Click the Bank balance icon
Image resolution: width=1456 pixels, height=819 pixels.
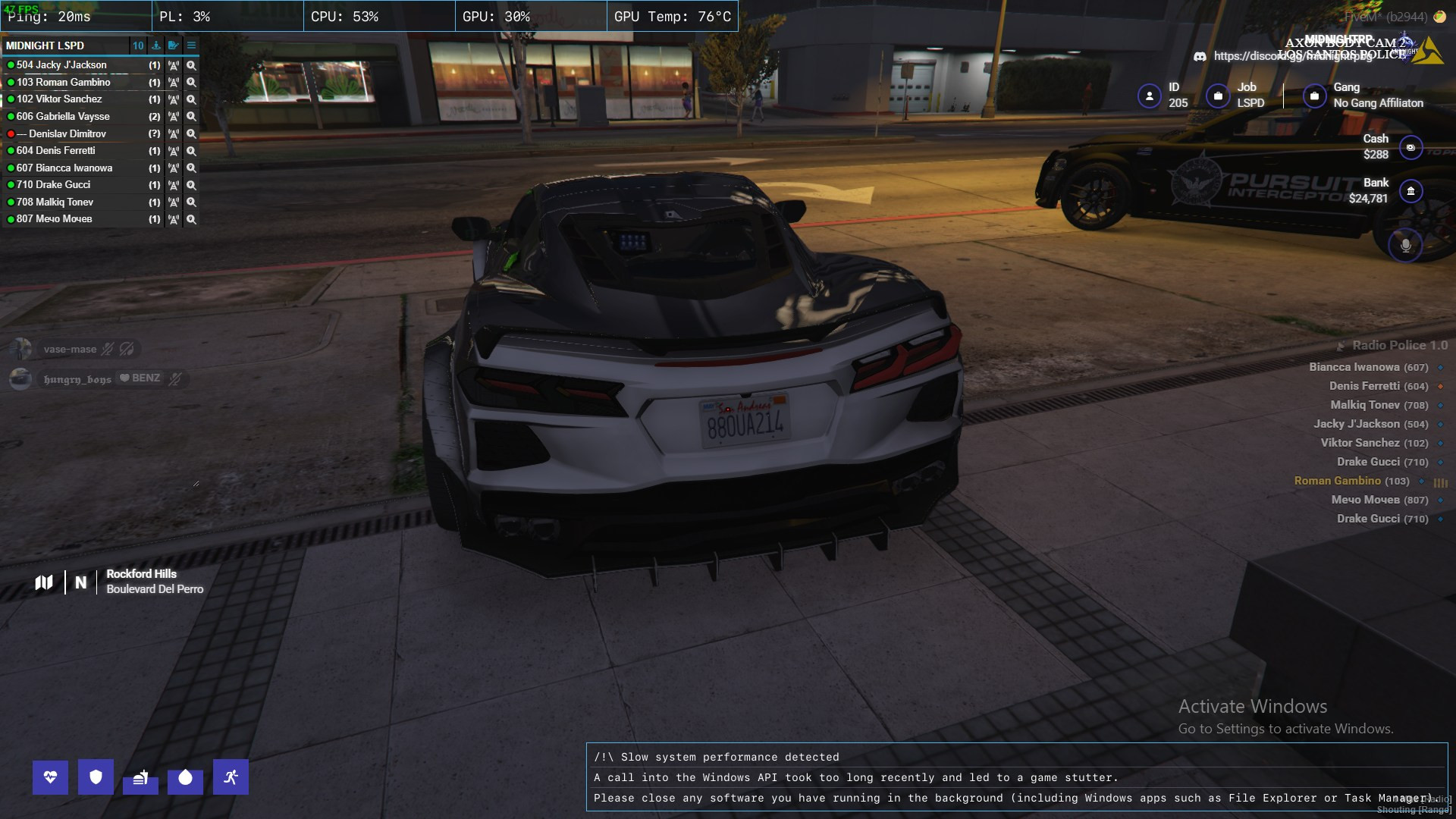coord(1410,191)
